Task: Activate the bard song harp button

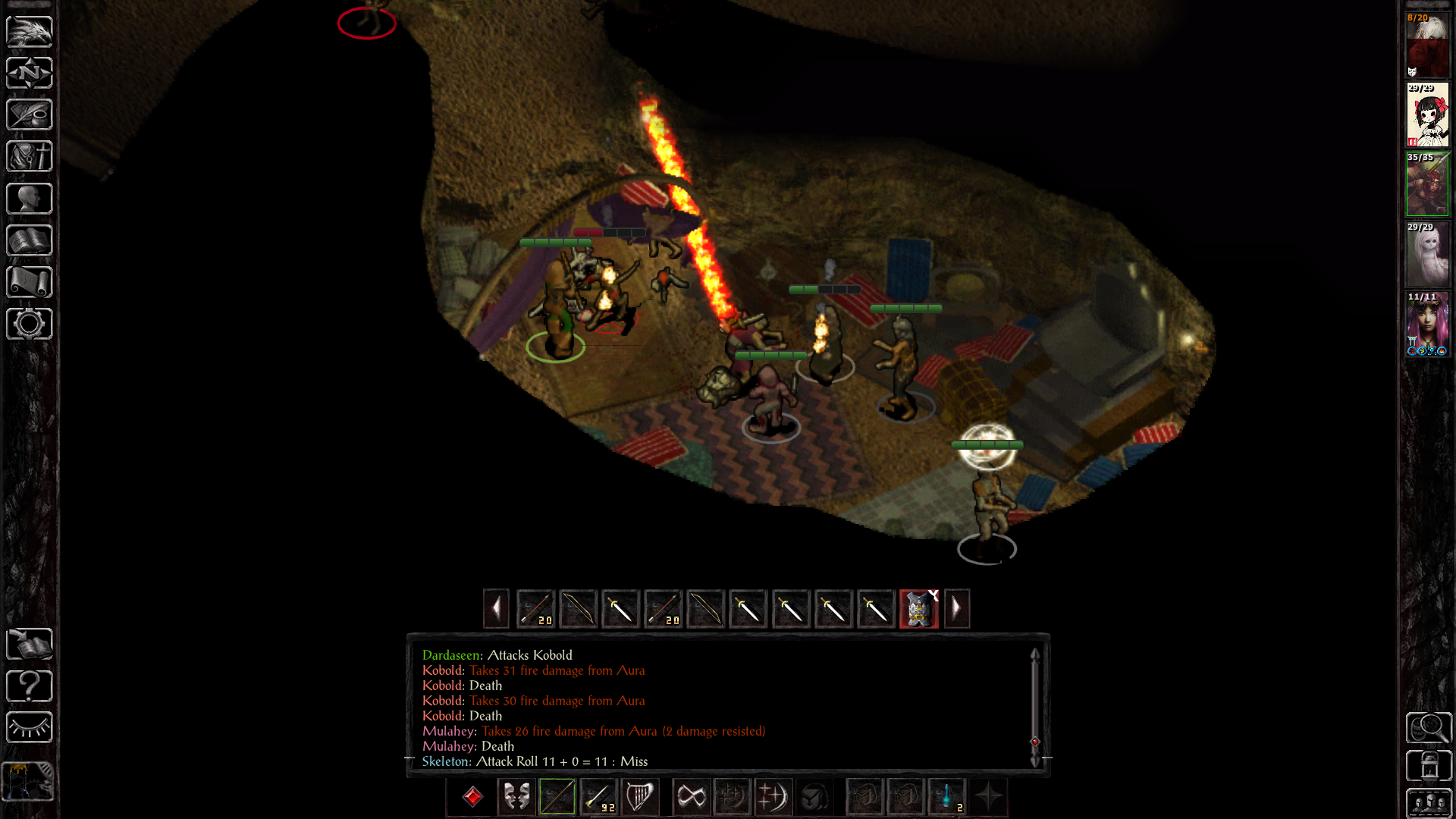Action: tap(639, 797)
